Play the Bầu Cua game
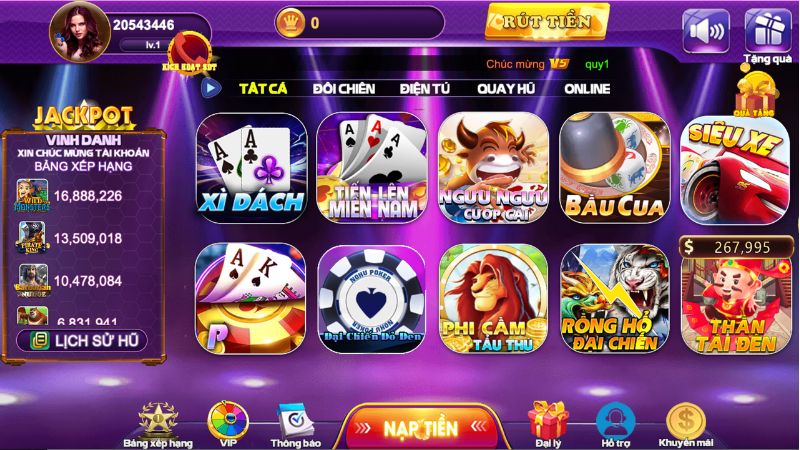 click(614, 168)
